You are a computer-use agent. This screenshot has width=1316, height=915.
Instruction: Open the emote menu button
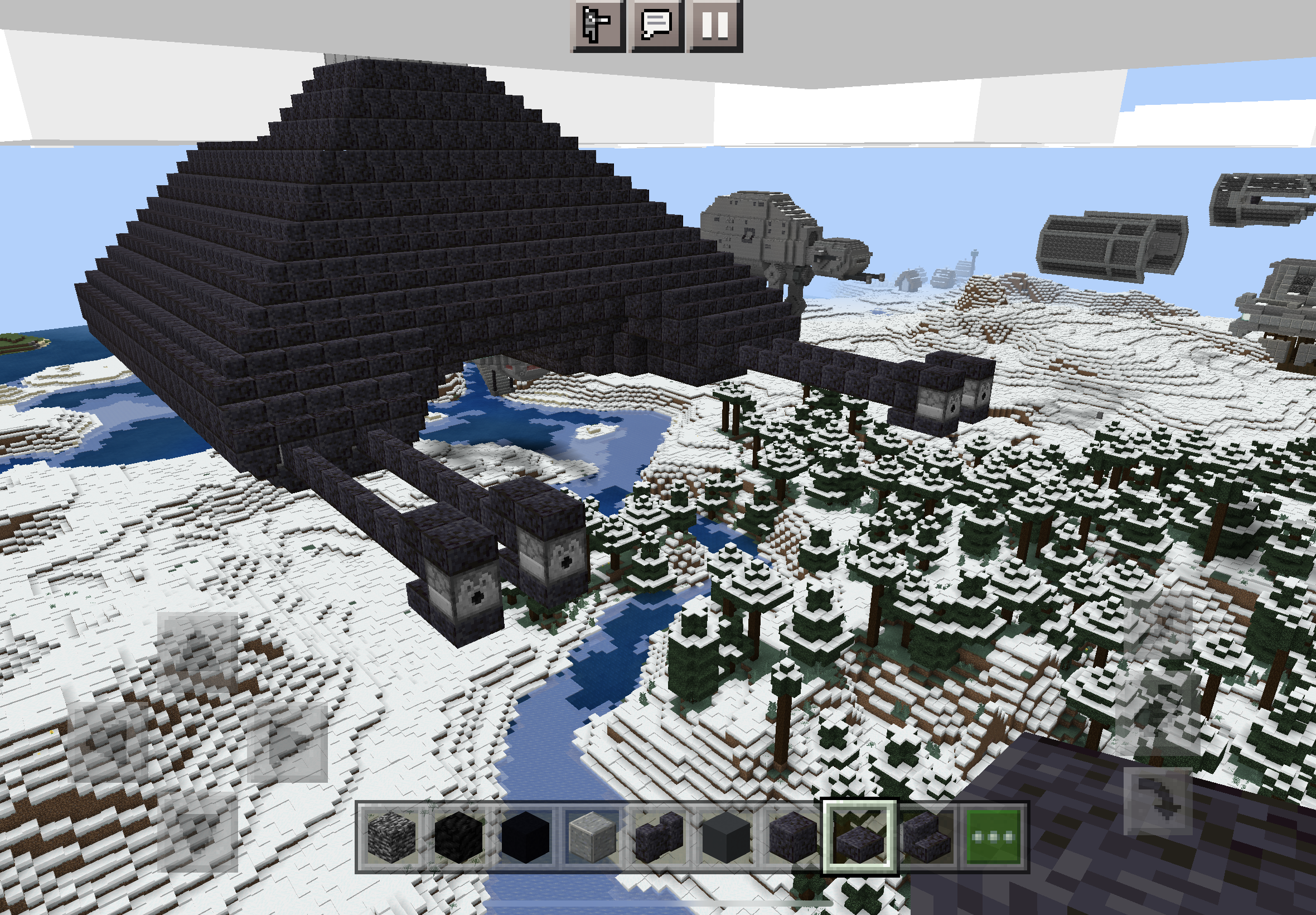coord(597,26)
